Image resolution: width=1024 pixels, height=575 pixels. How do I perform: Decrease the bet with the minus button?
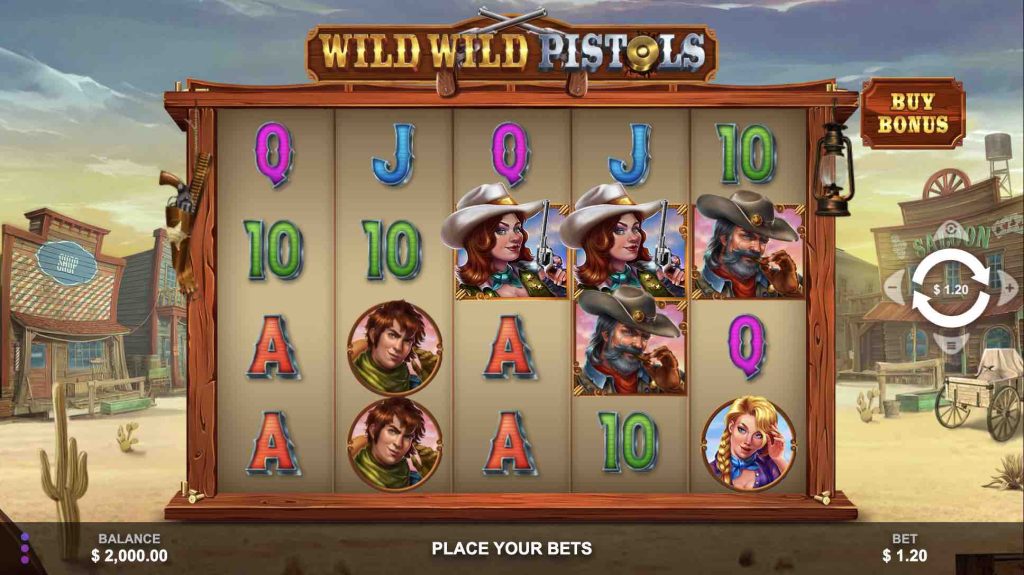click(894, 288)
